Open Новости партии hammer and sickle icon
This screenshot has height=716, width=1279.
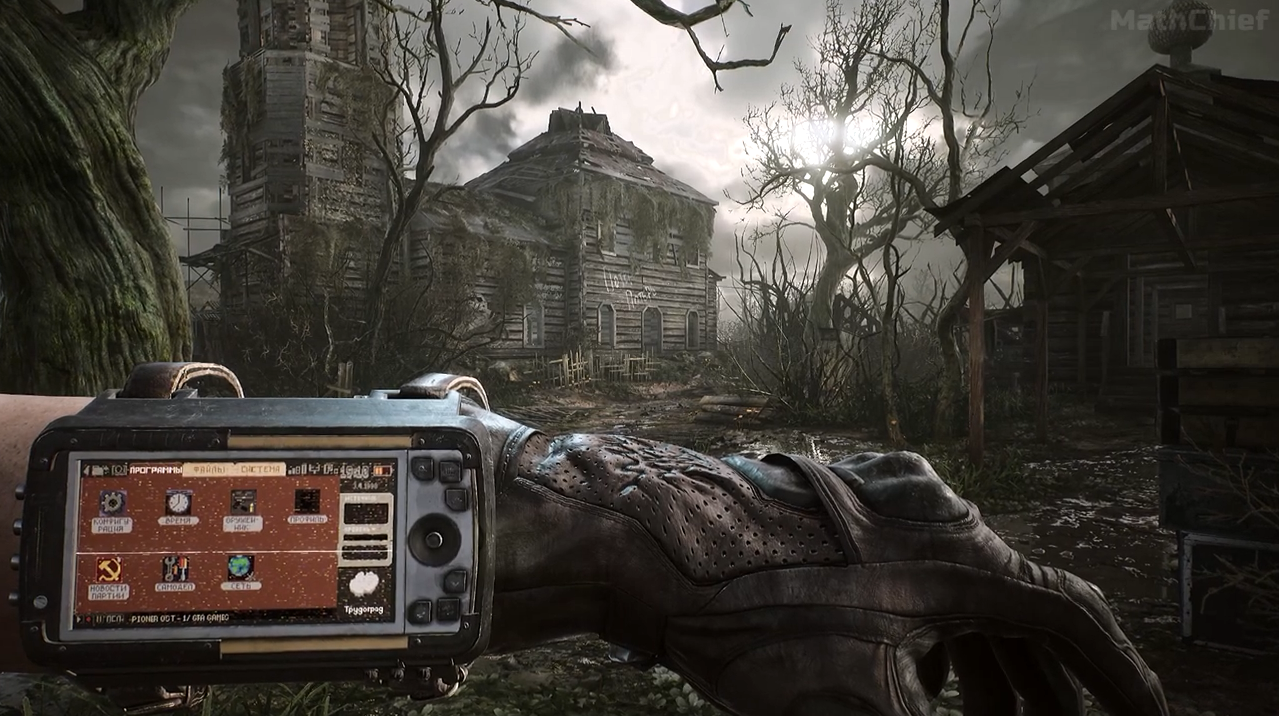pos(109,570)
